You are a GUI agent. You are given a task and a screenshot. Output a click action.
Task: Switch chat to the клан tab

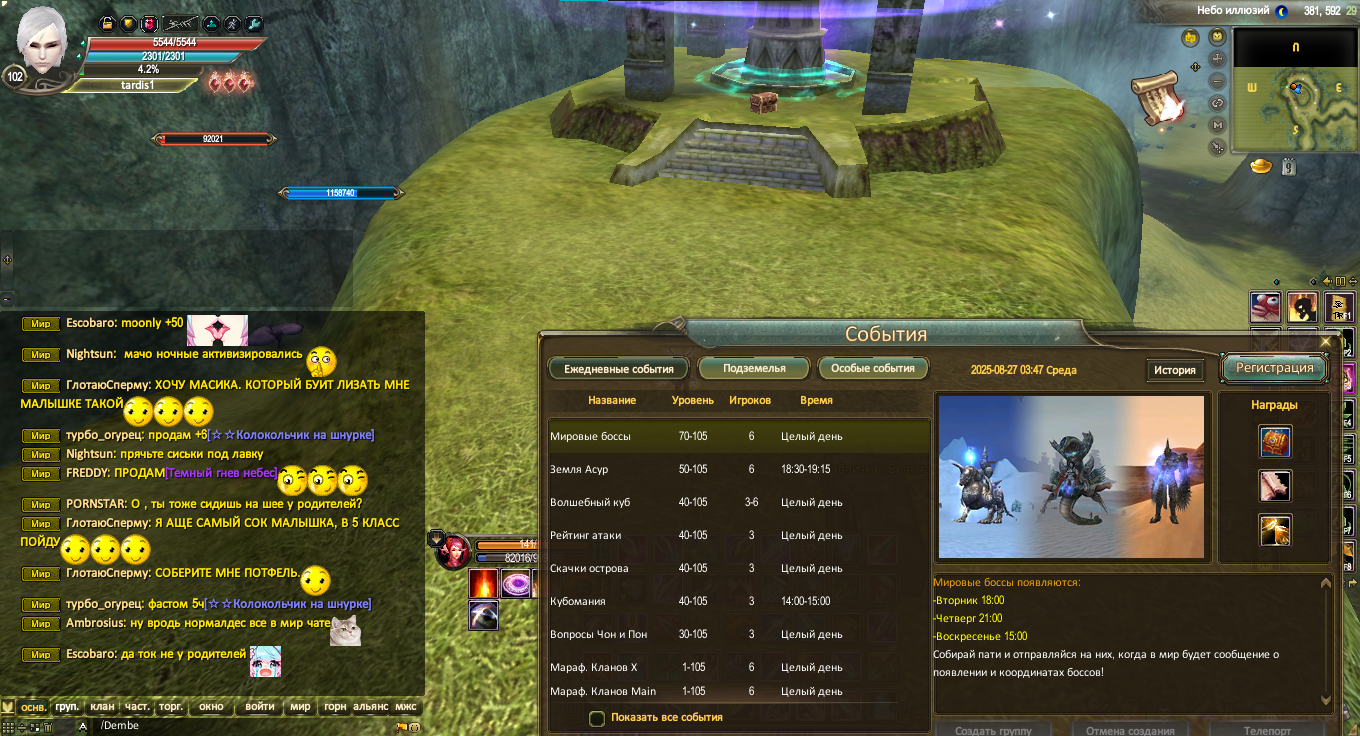pyautogui.click(x=102, y=707)
